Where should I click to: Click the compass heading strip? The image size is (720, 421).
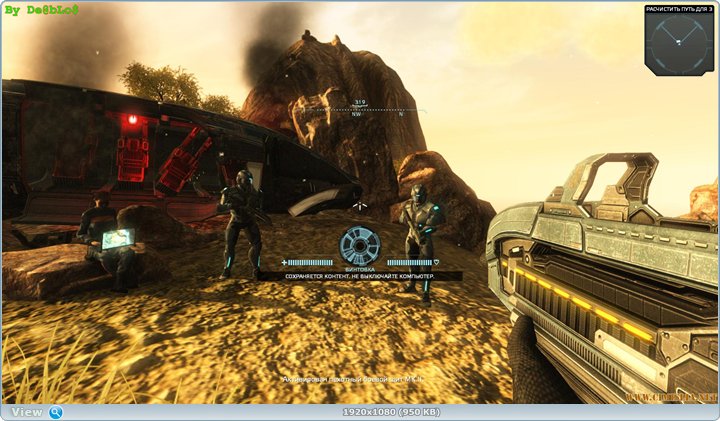point(360,110)
